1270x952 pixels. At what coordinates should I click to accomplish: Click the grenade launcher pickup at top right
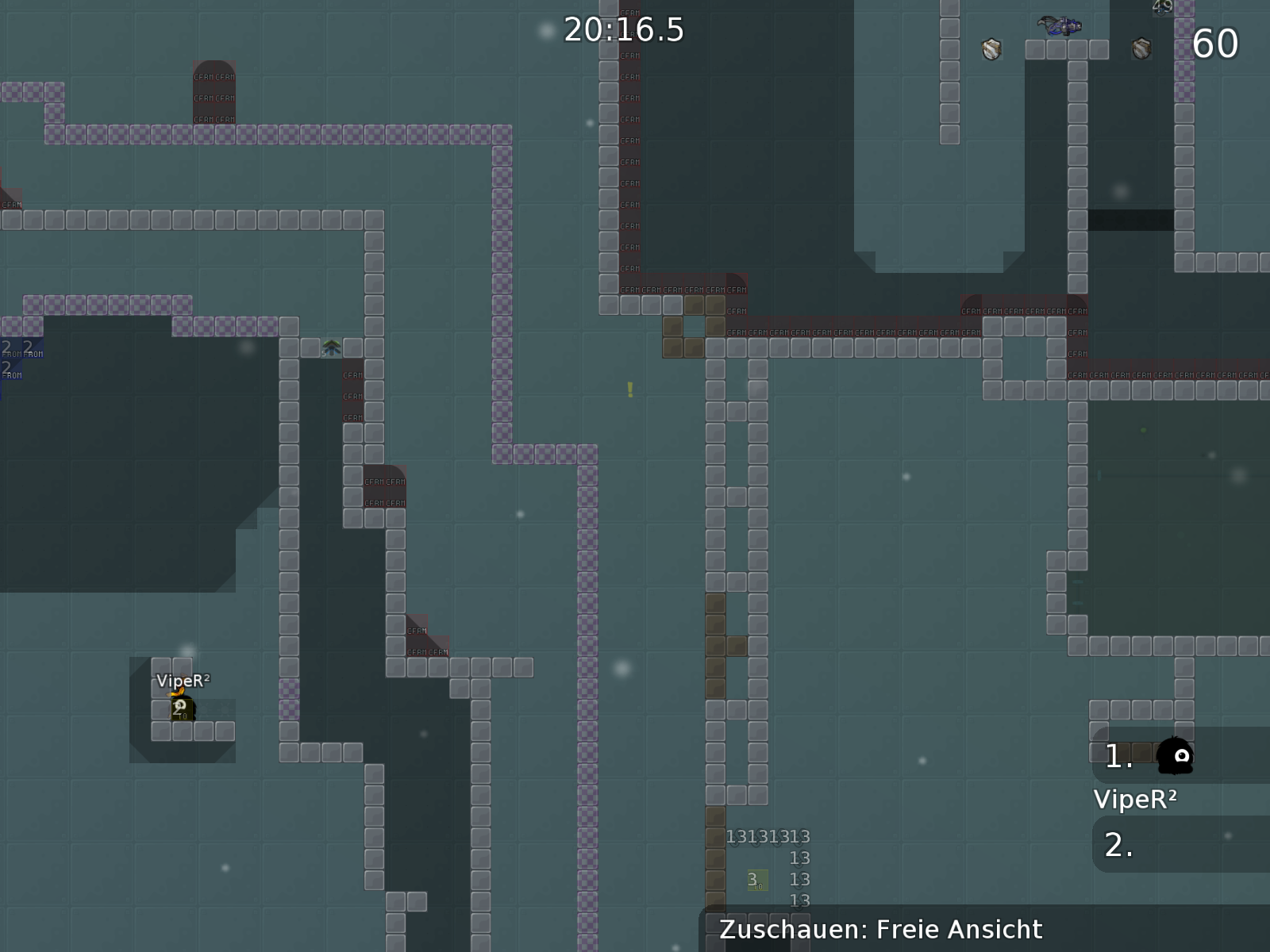(1058, 26)
